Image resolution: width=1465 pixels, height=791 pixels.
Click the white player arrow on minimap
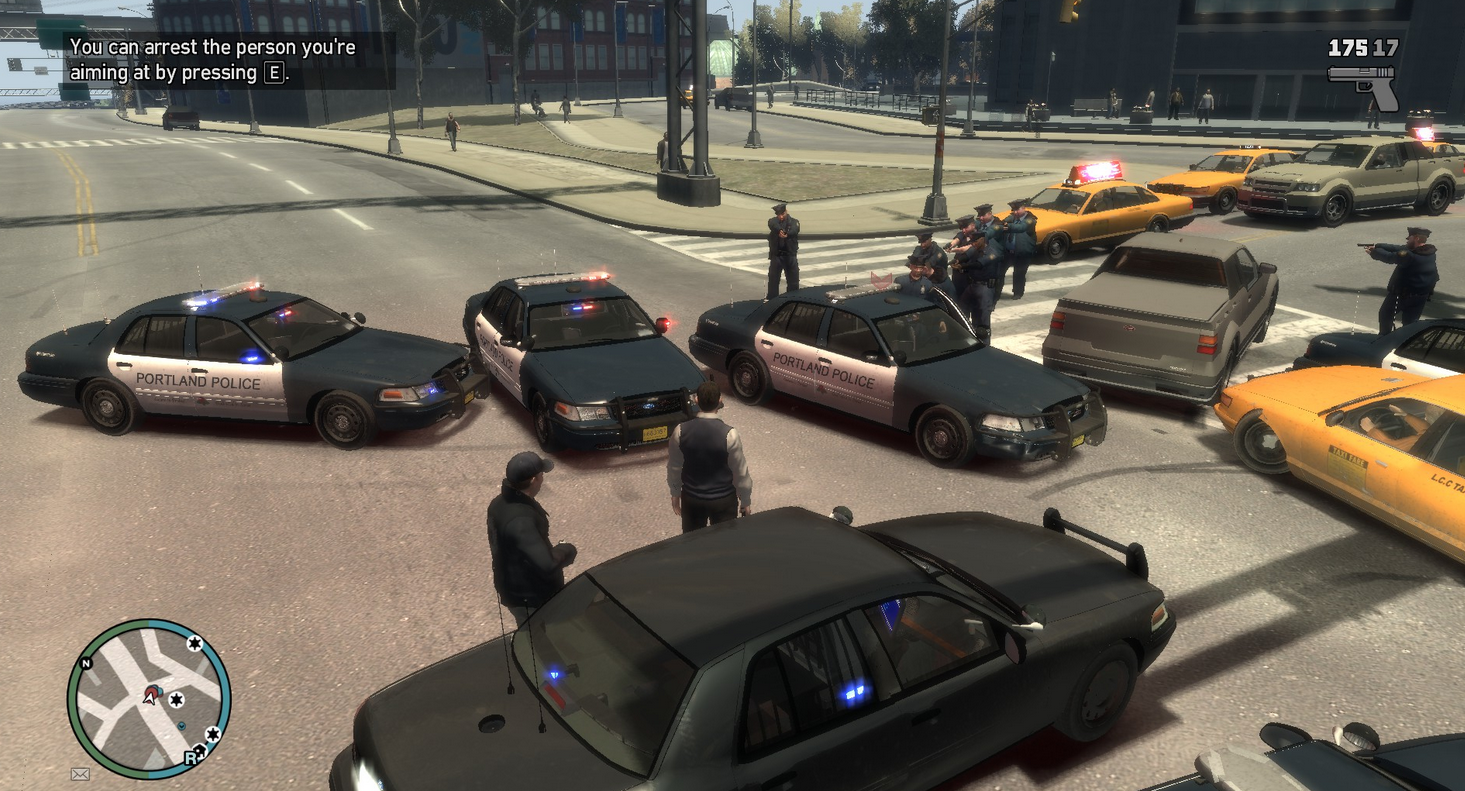[x=148, y=697]
